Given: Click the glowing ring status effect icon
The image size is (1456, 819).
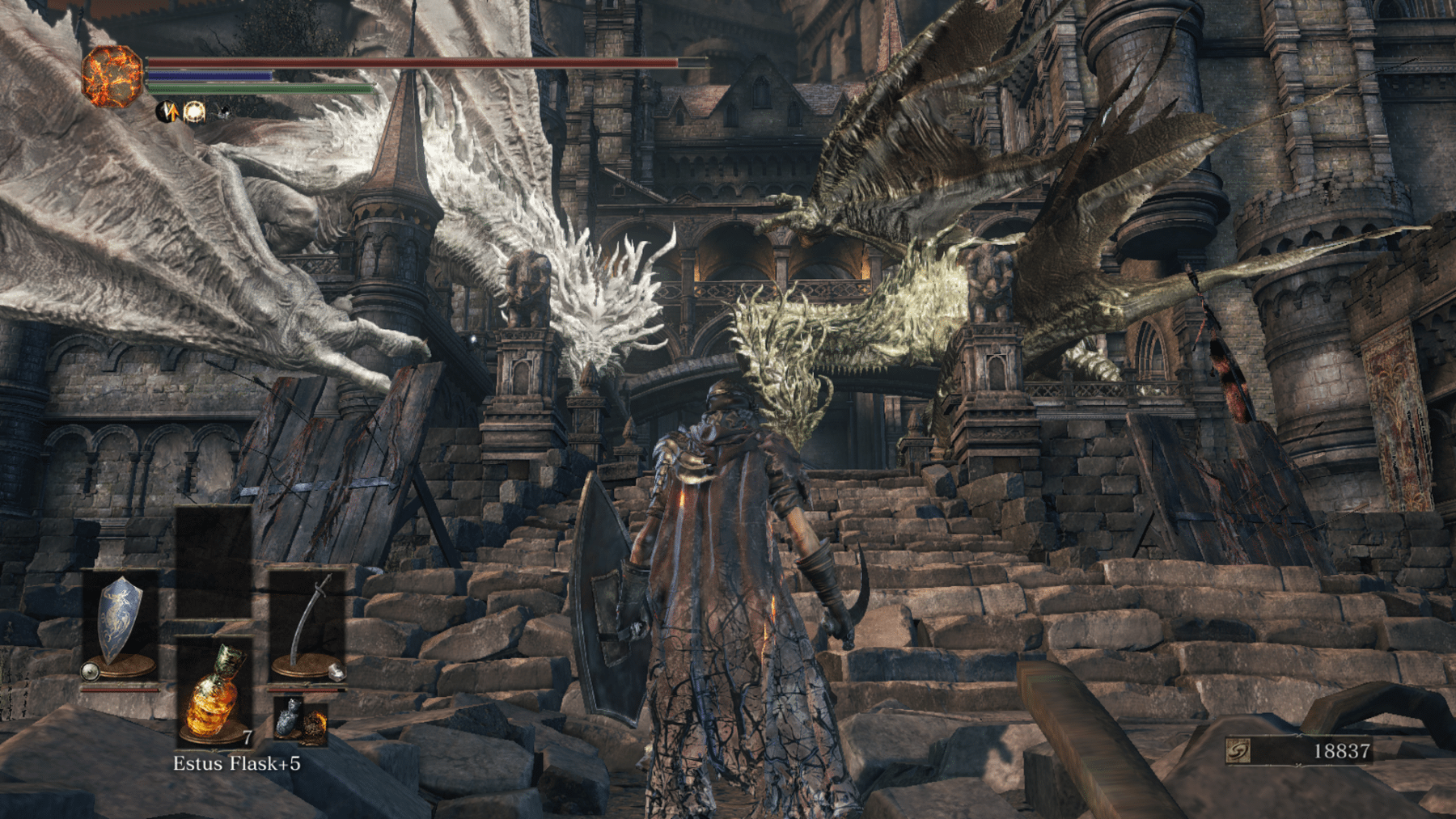Looking at the screenshot, I should tap(194, 112).
